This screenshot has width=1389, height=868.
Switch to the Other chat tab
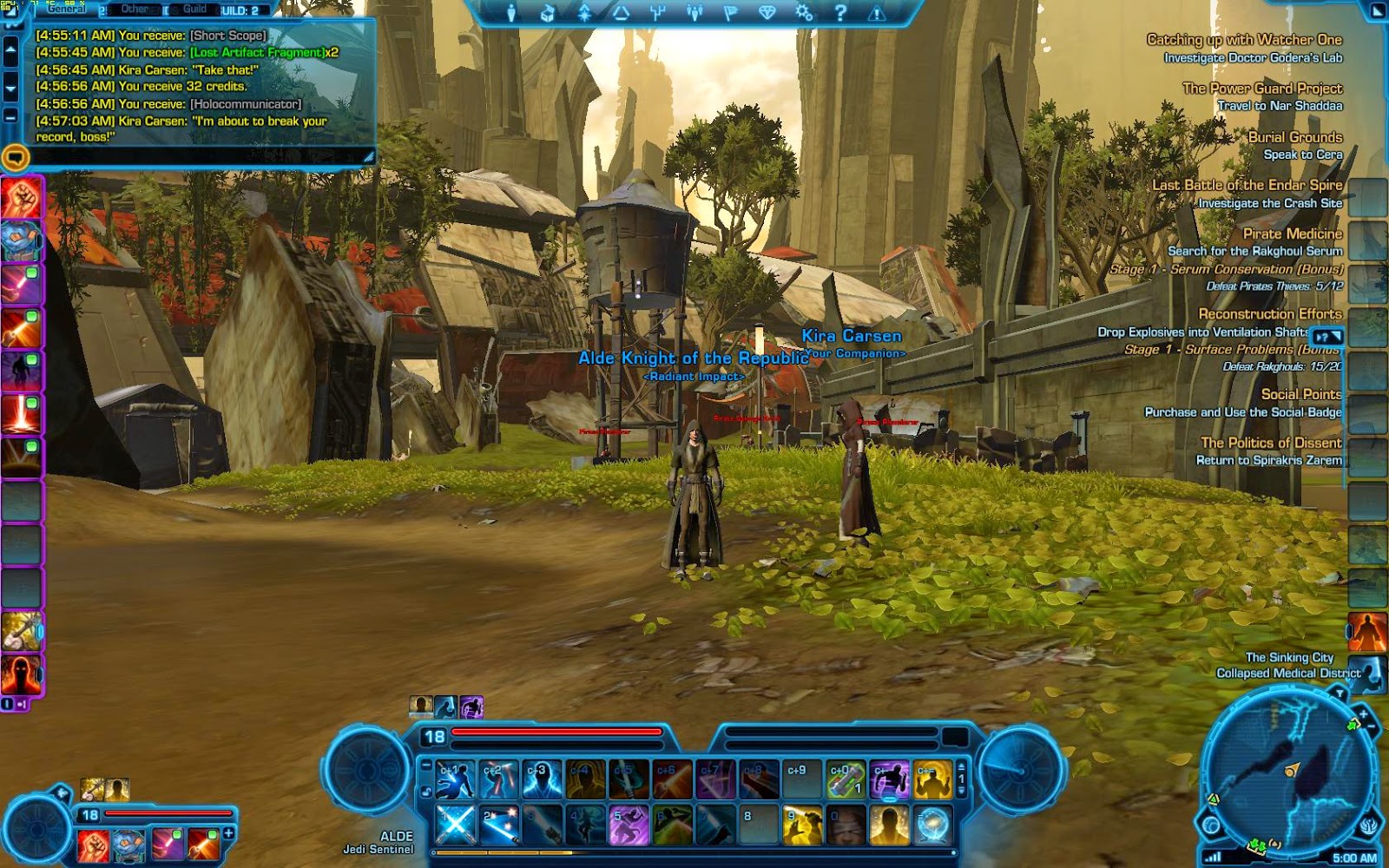[x=135, y=10]
